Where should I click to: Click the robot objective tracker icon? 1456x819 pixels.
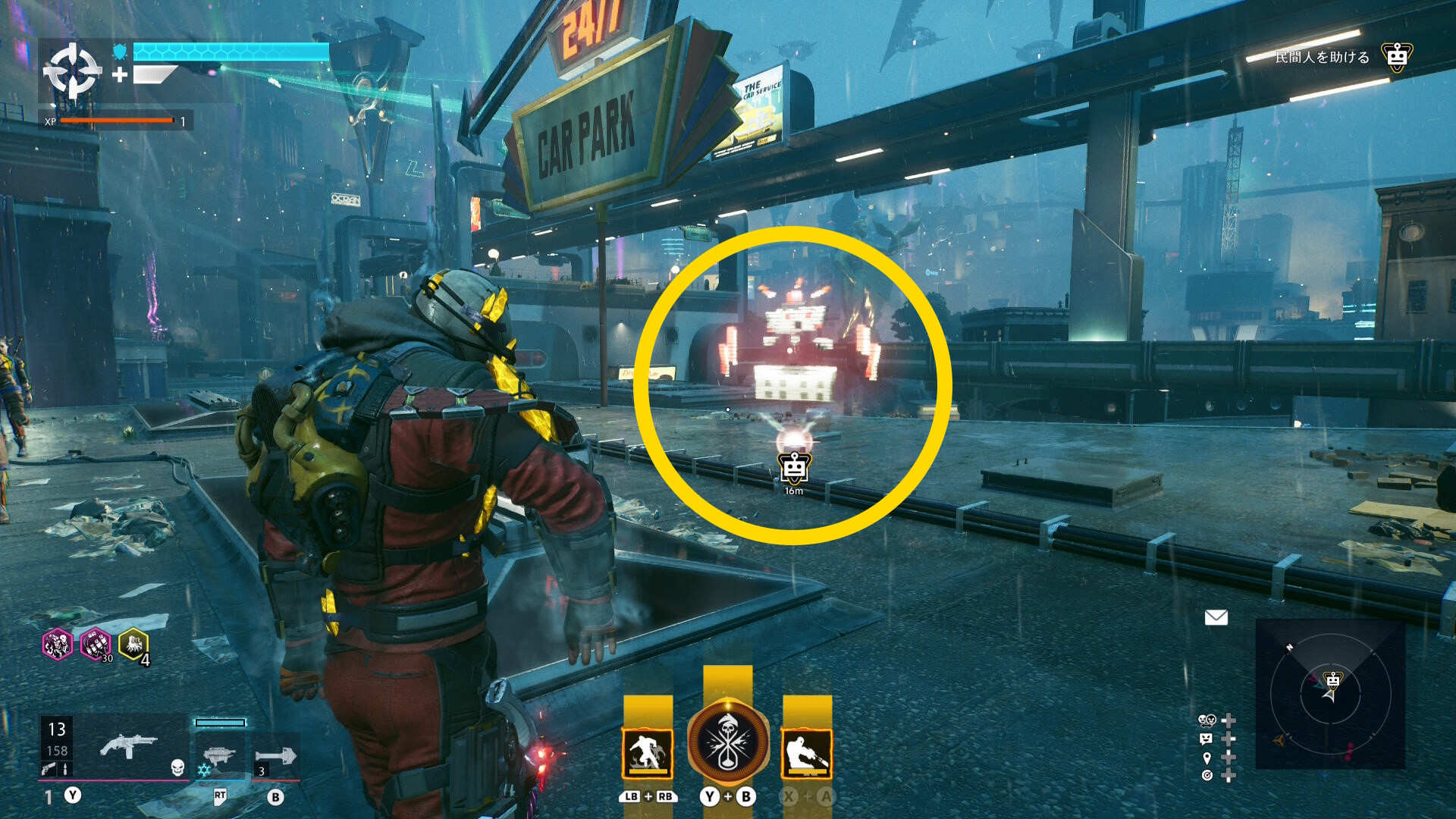tap(1396, 57)
